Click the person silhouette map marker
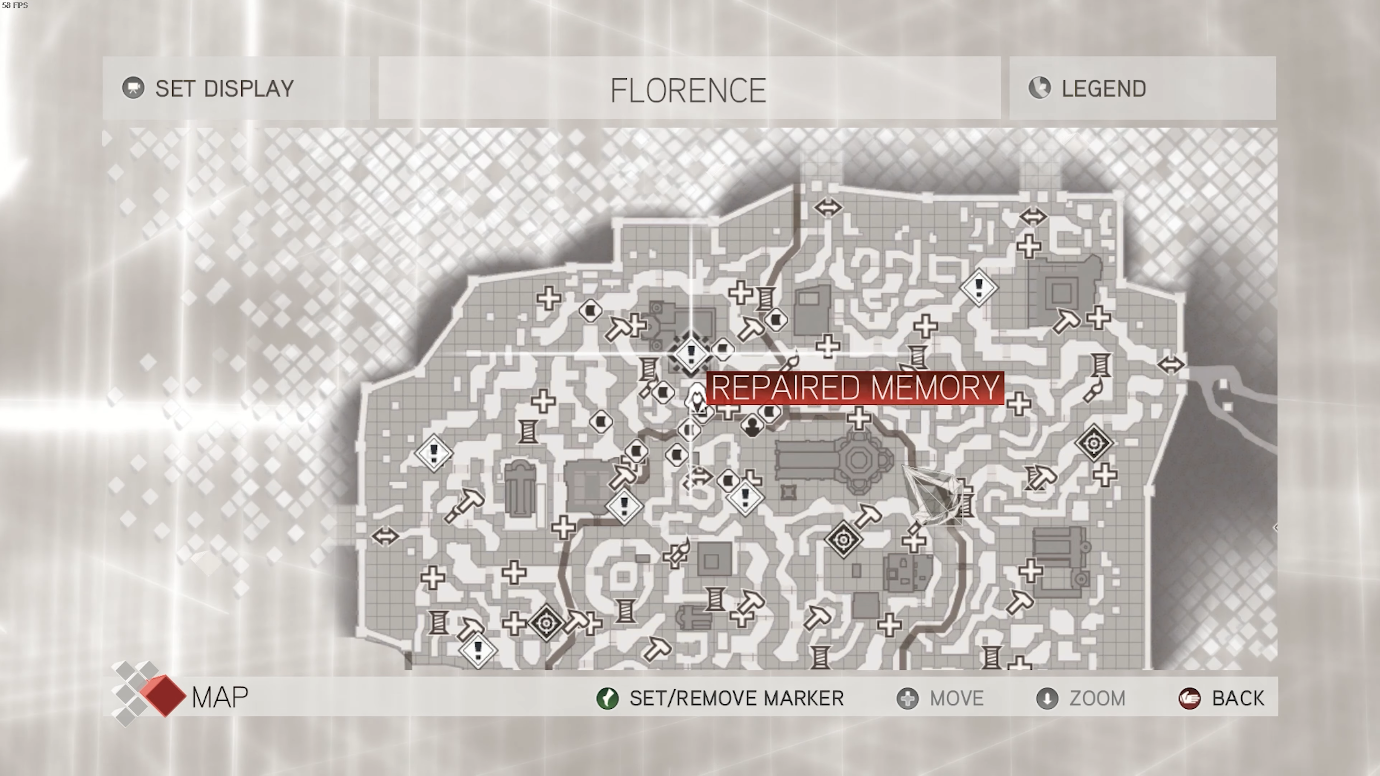1380x776 pixels. pyautogui.click(x=752, y=428)
